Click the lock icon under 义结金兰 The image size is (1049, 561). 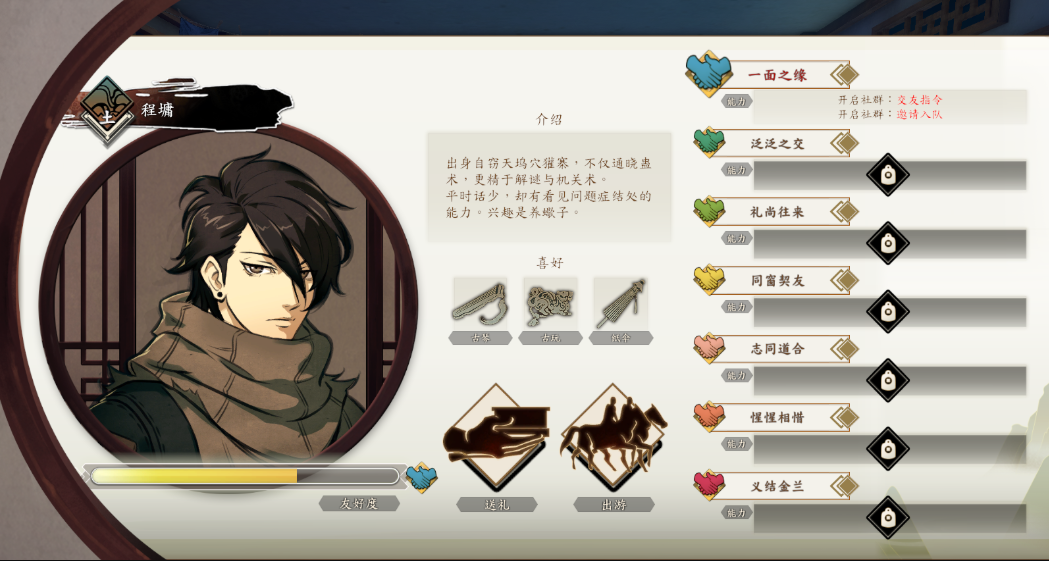[887, 518]
